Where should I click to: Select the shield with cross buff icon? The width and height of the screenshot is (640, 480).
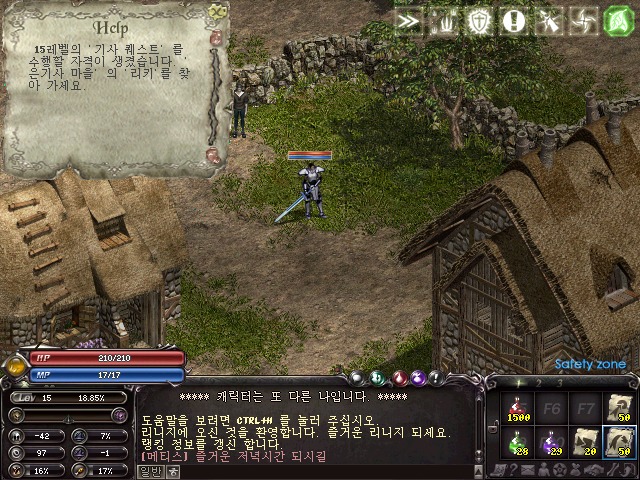479,20
